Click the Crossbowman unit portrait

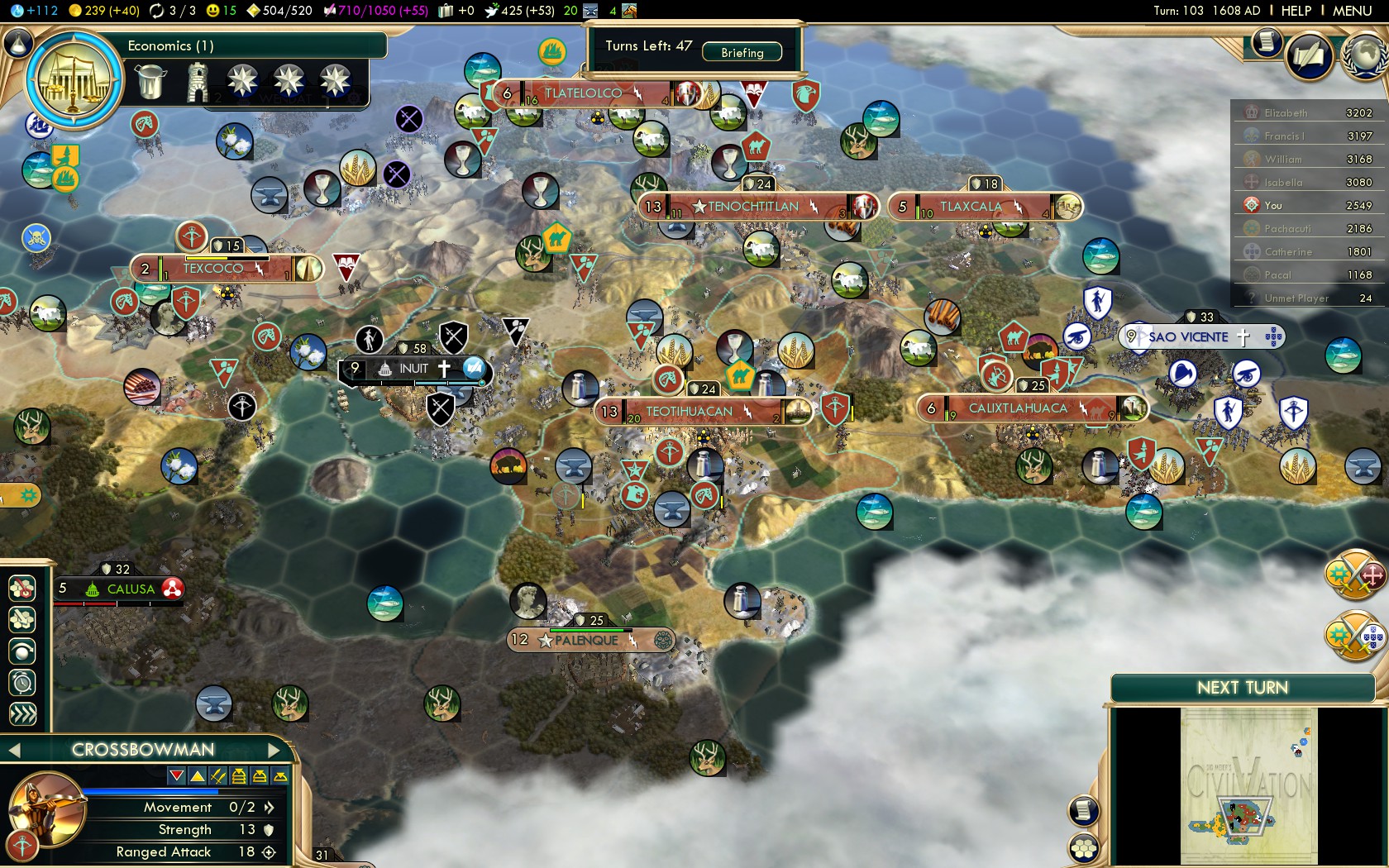[x=45, y=808]
